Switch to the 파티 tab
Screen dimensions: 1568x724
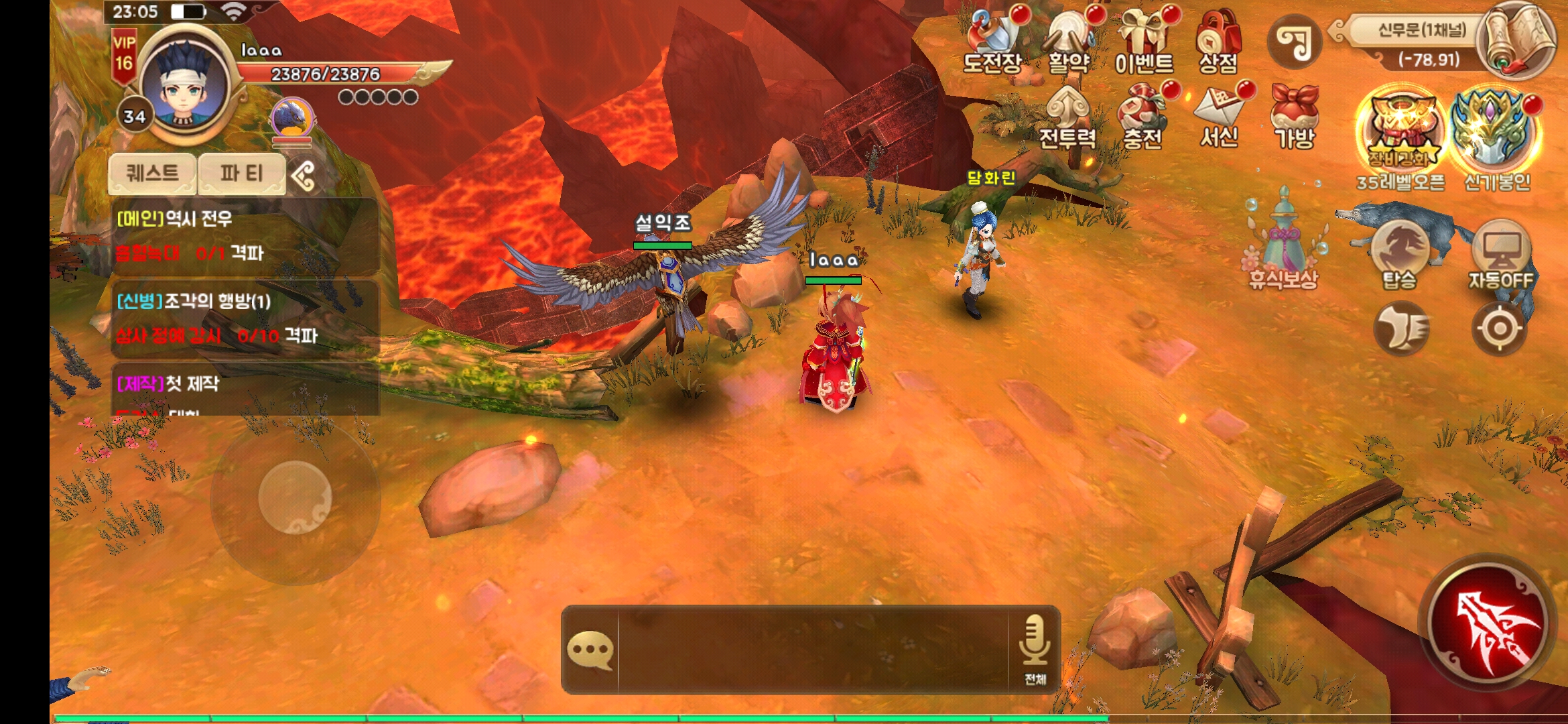(x=241, y=174)
